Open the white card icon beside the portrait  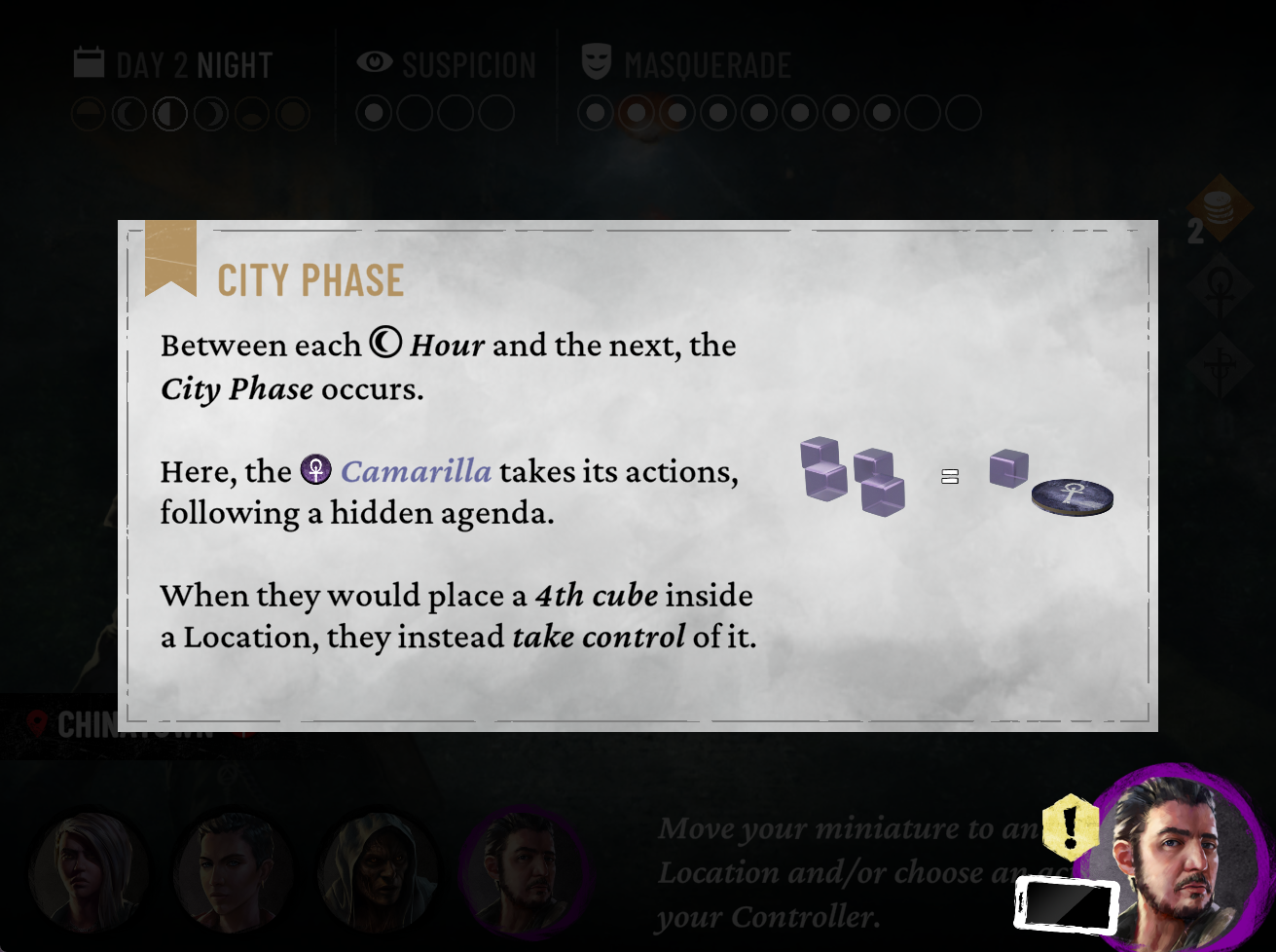[1066, 904]
